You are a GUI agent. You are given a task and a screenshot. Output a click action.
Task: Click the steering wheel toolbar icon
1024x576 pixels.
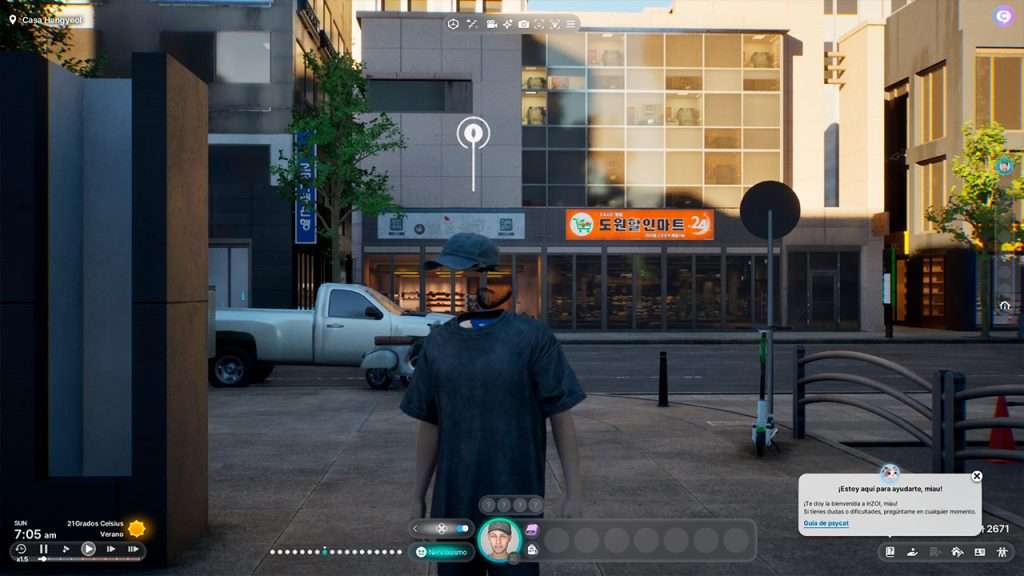(x=453, y=24)
